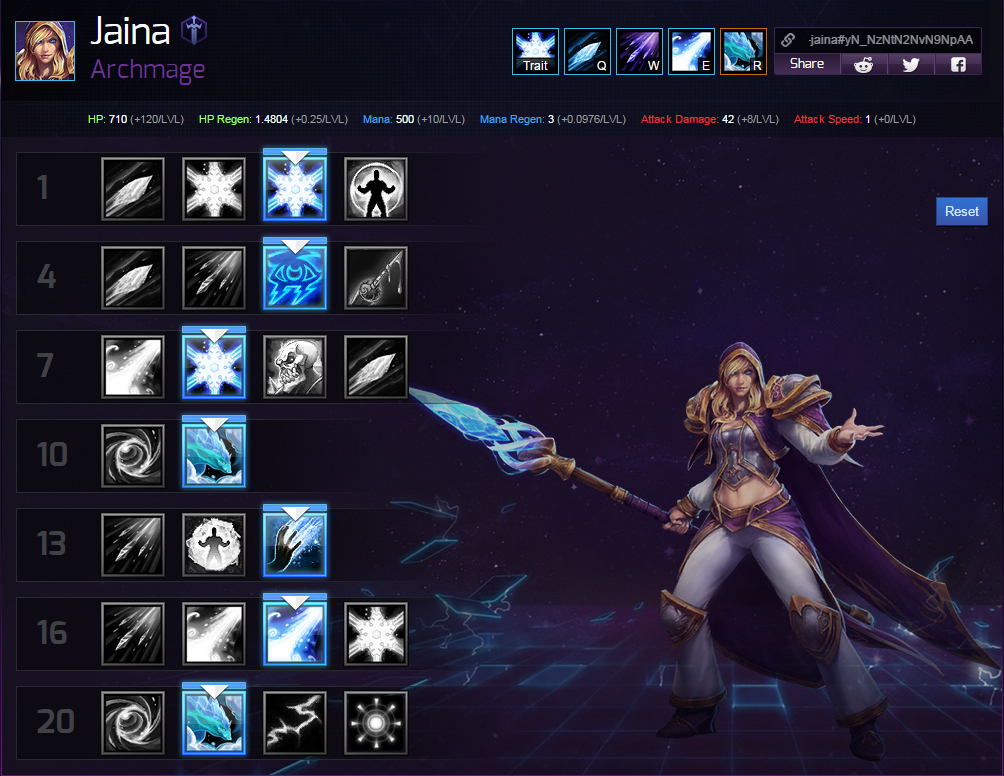
Task: Click Jaina's hero portrait
Action: (45, 49)
